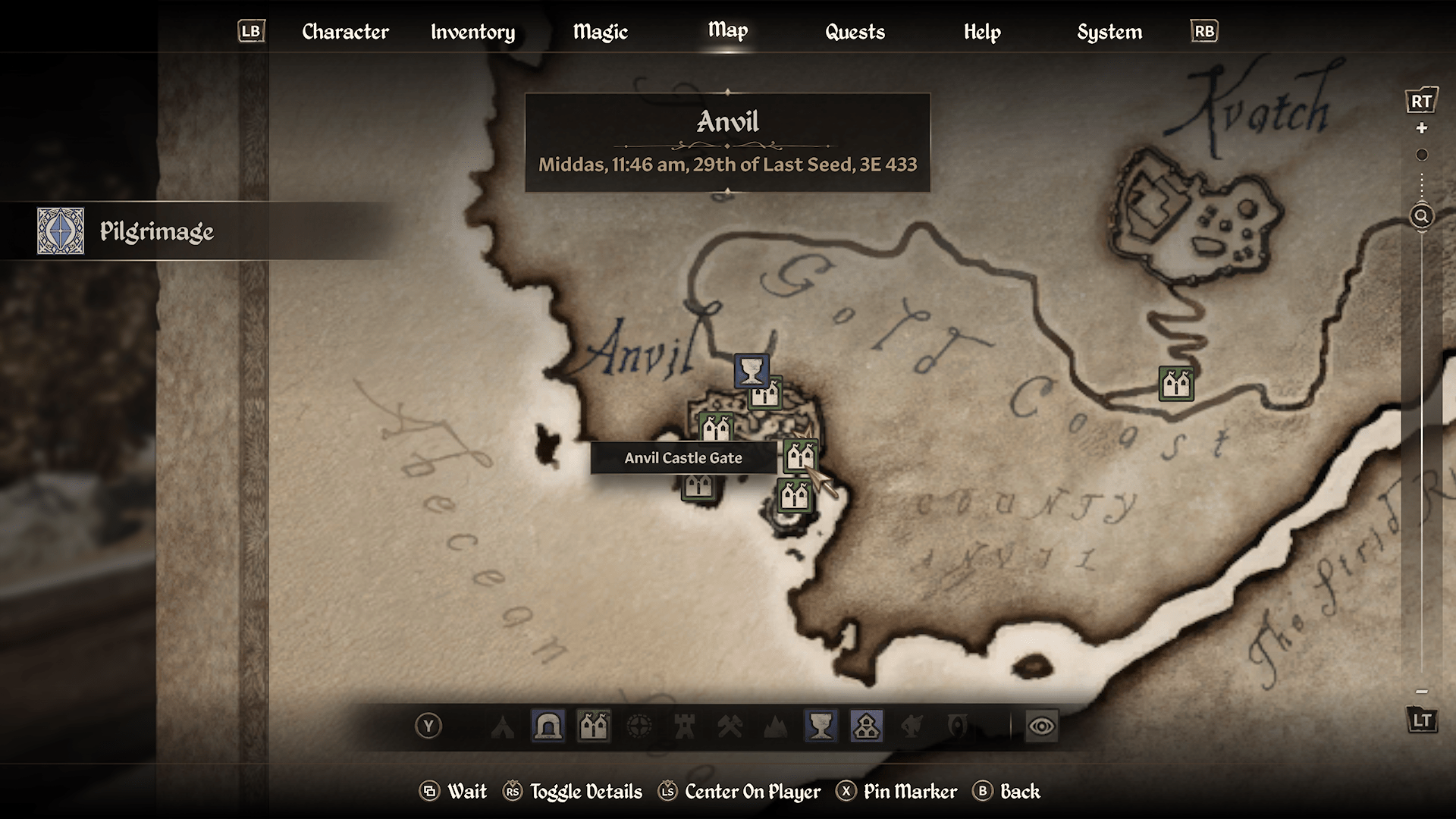
Task: Toggle the mine crossed-pickaxes filter
Action: point(730,726)
